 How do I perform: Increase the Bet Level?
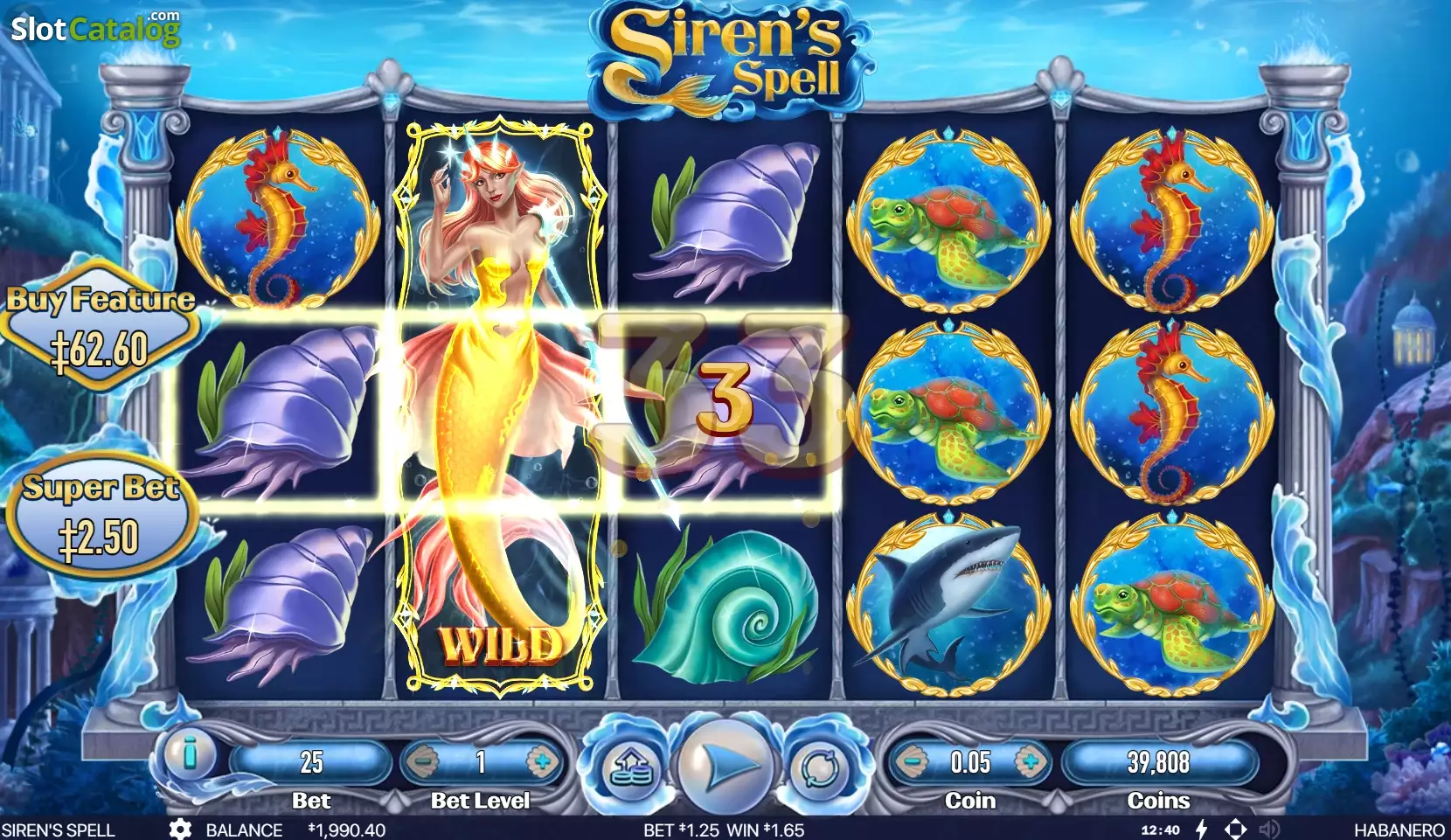541,762
